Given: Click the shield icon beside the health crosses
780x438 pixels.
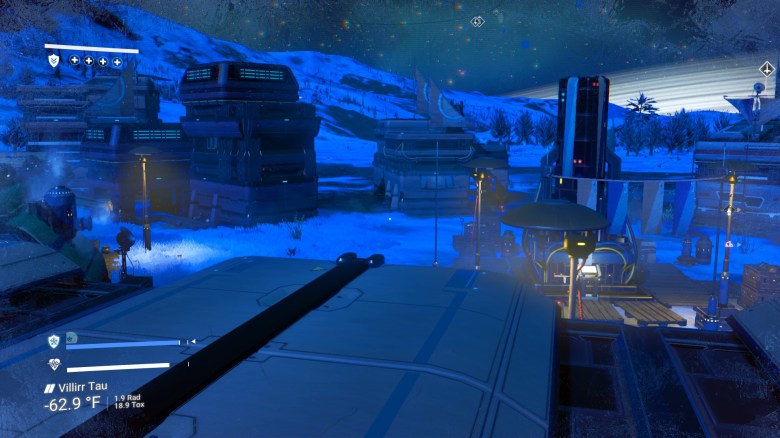Looking at the screenshot, I should tap(54, 61).
